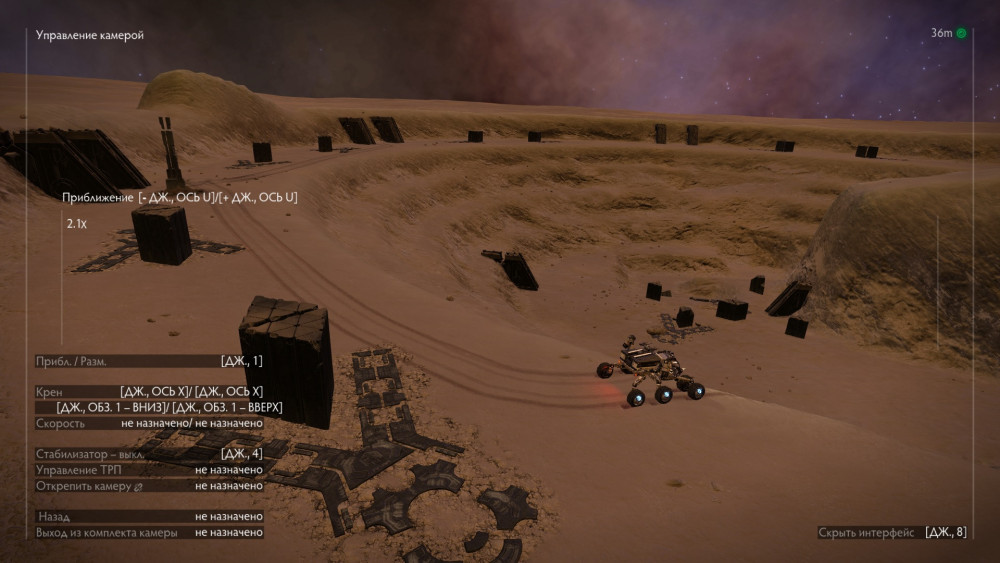1000x563 pixels.
Task: Hide the HUD with Скрыть интерфейс
Action: click(891, 532)
